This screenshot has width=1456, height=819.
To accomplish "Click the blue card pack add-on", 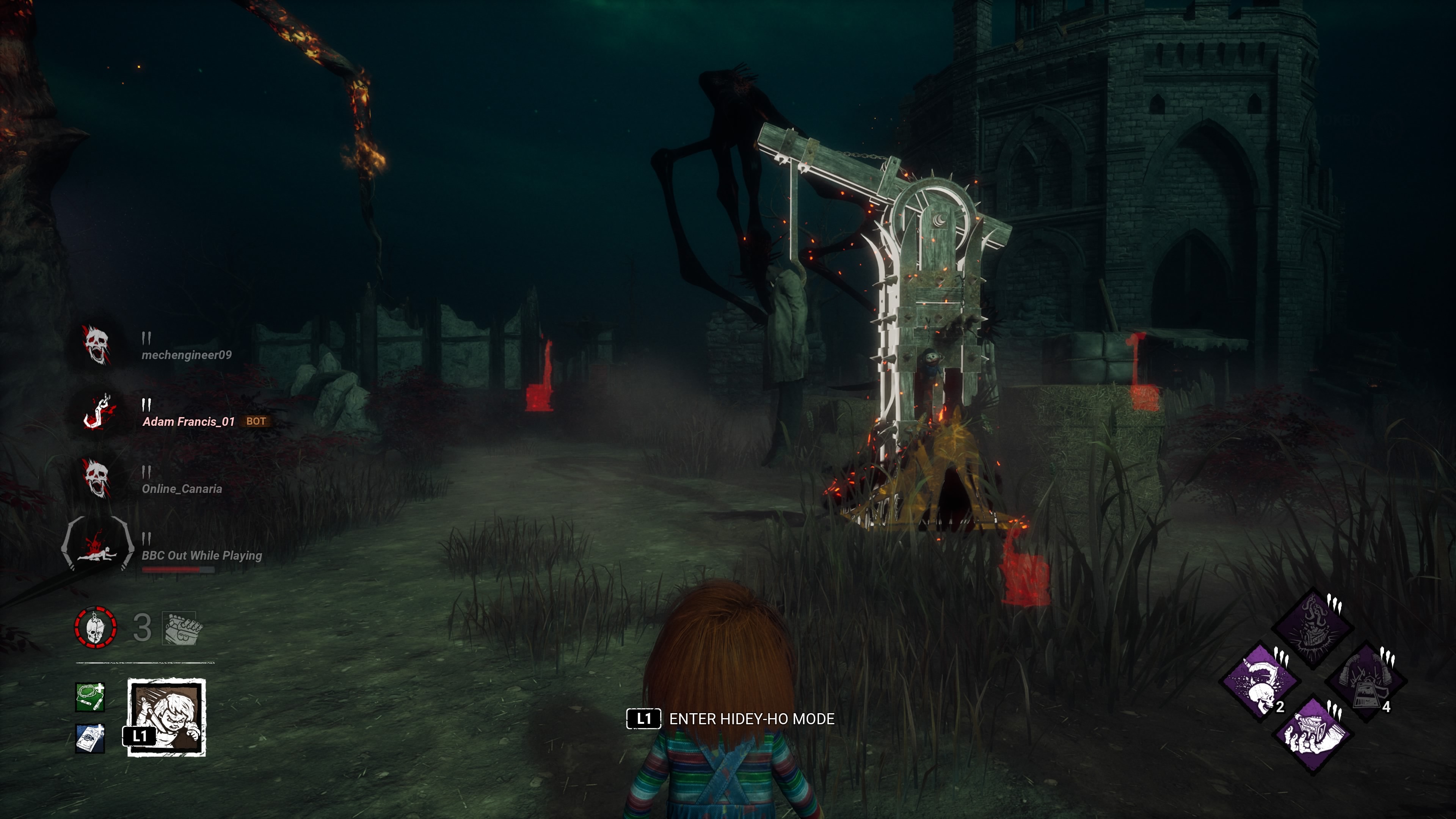I will coord(90,738).
